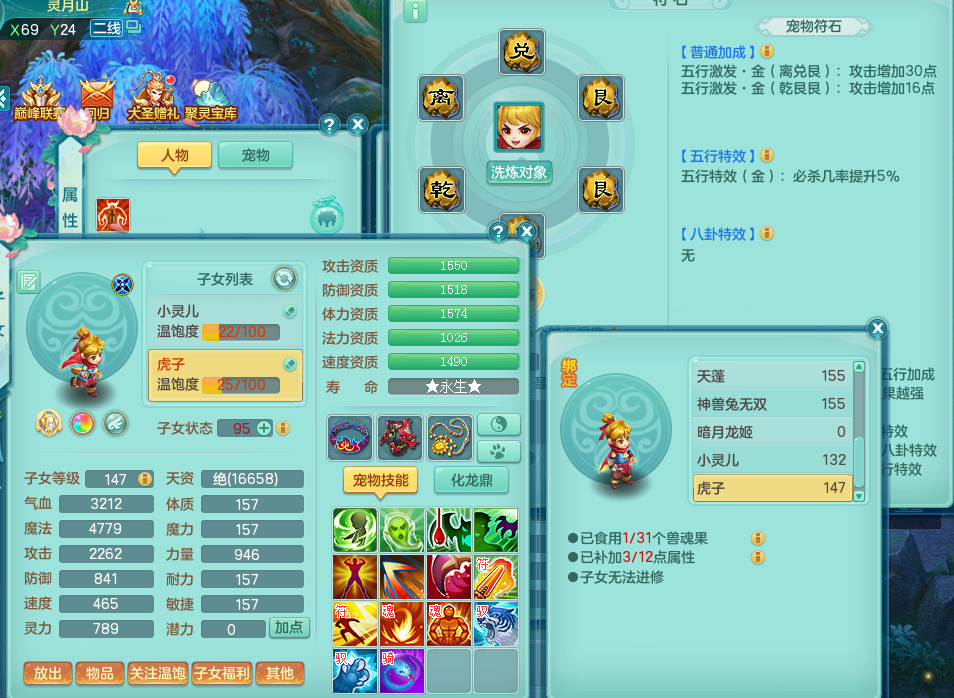Switch to the 宠物技能 tab
This screenshot has height=698, width=954.
point(380,480)
